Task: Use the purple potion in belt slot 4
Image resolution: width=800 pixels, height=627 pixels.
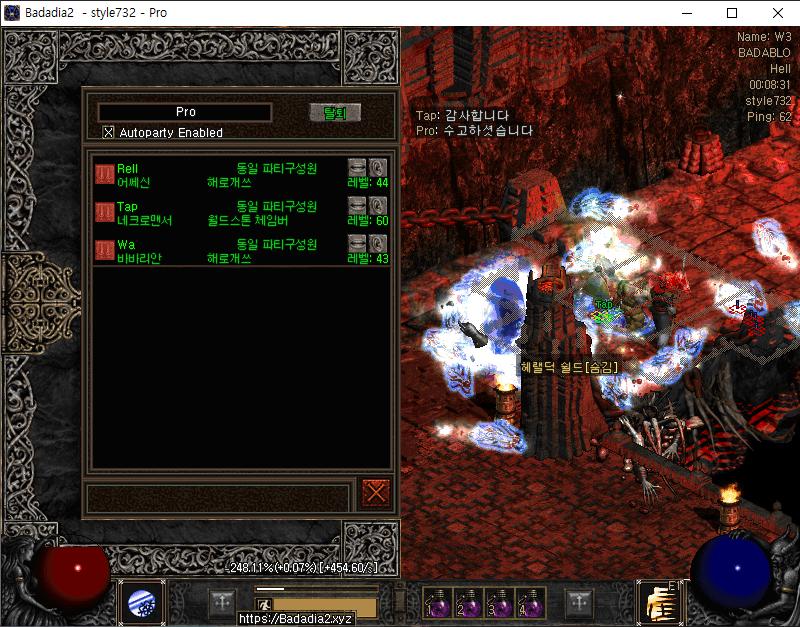Action: (x=531, y=602)
